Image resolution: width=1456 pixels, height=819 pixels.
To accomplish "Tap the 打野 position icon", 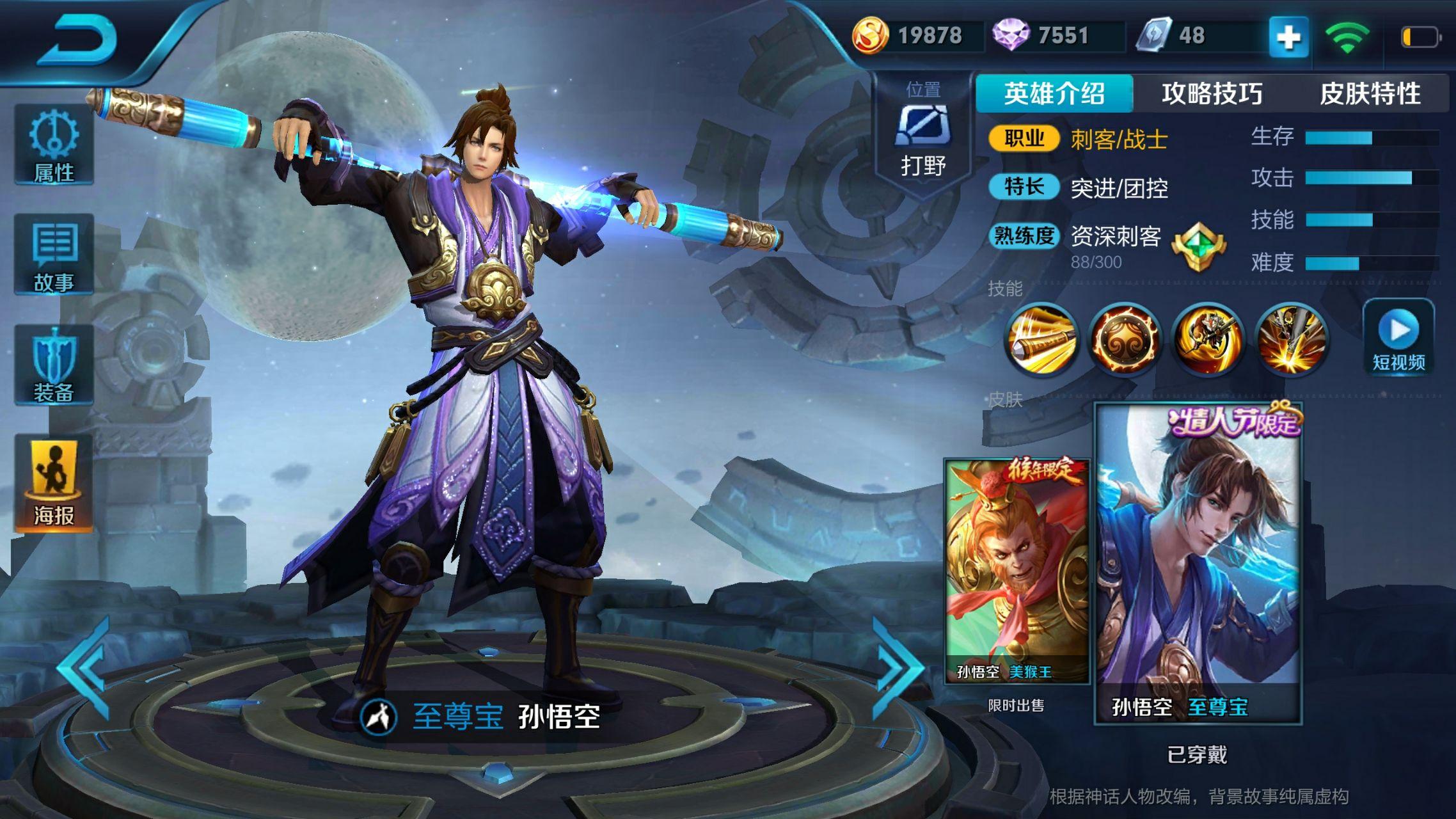I will tap(922, 136).
